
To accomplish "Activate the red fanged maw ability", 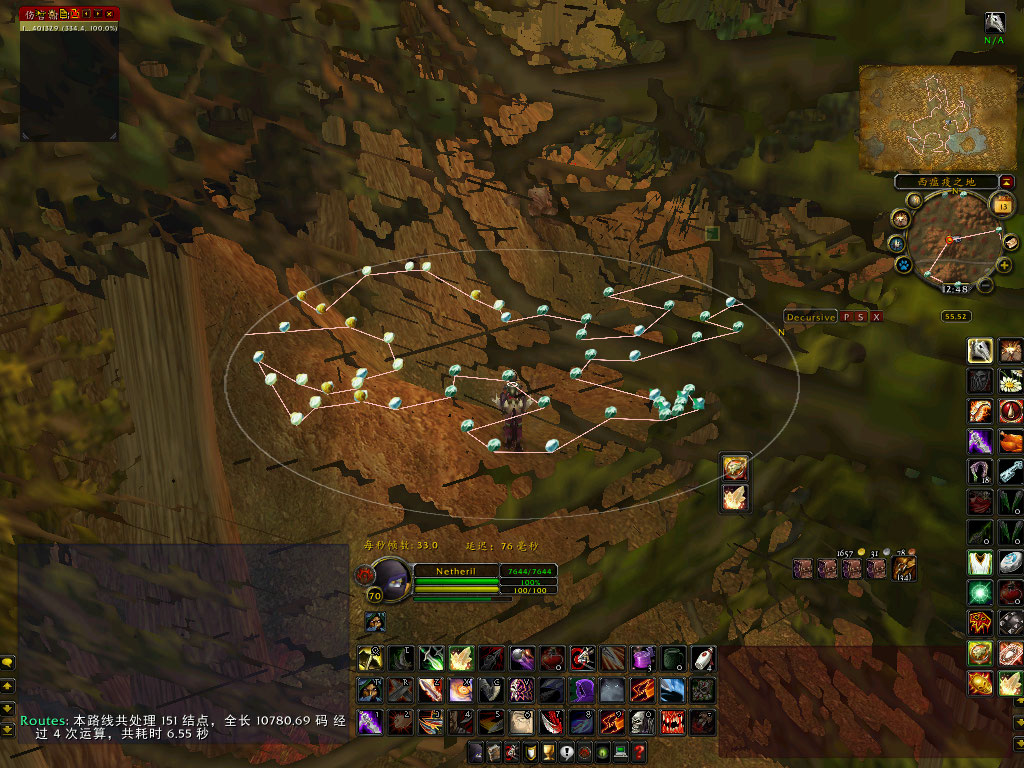I will click(671, 721).
